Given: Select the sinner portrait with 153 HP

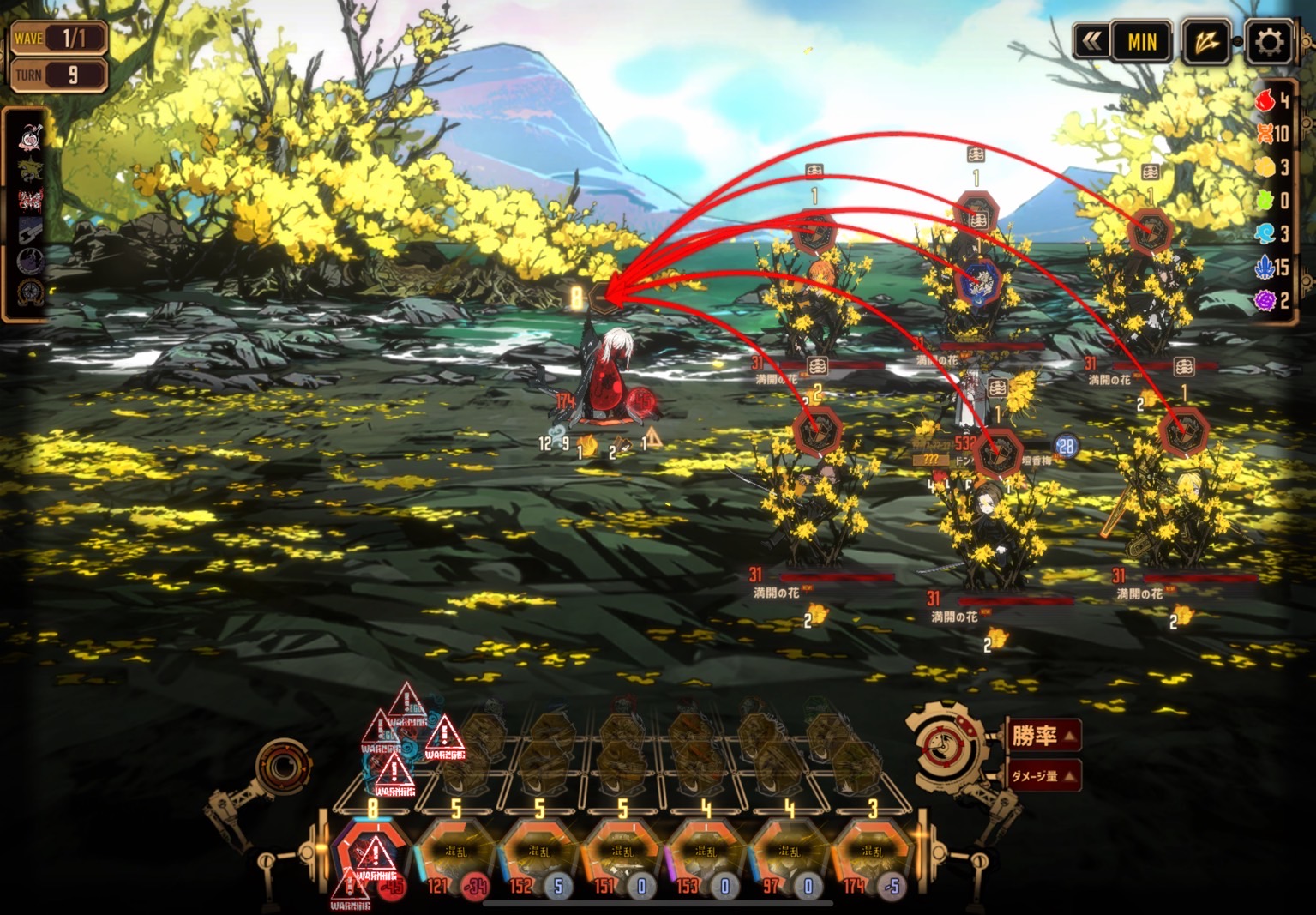Looking at the screenshot, I should (x=706, y=852).
